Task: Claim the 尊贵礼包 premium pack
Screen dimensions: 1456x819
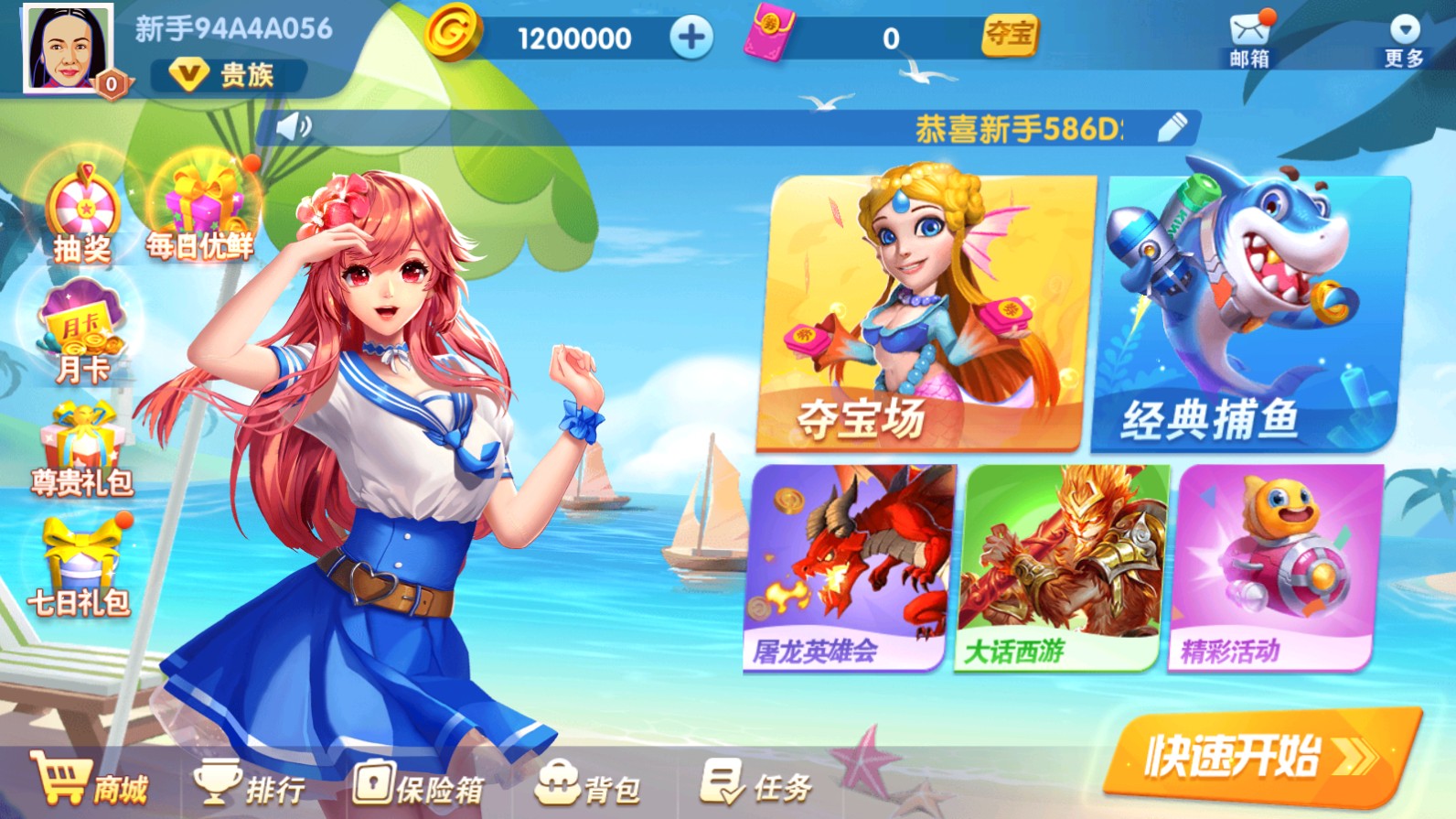Action: 82,448
